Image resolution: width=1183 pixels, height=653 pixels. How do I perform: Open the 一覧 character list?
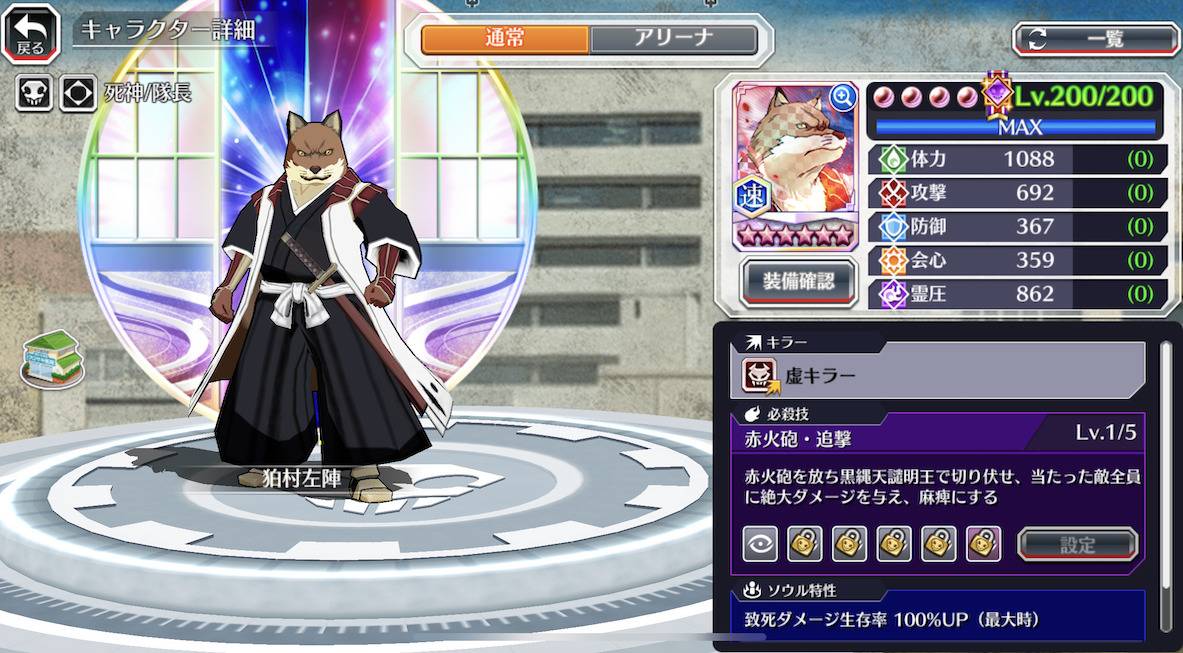[x=1096, y=39]
